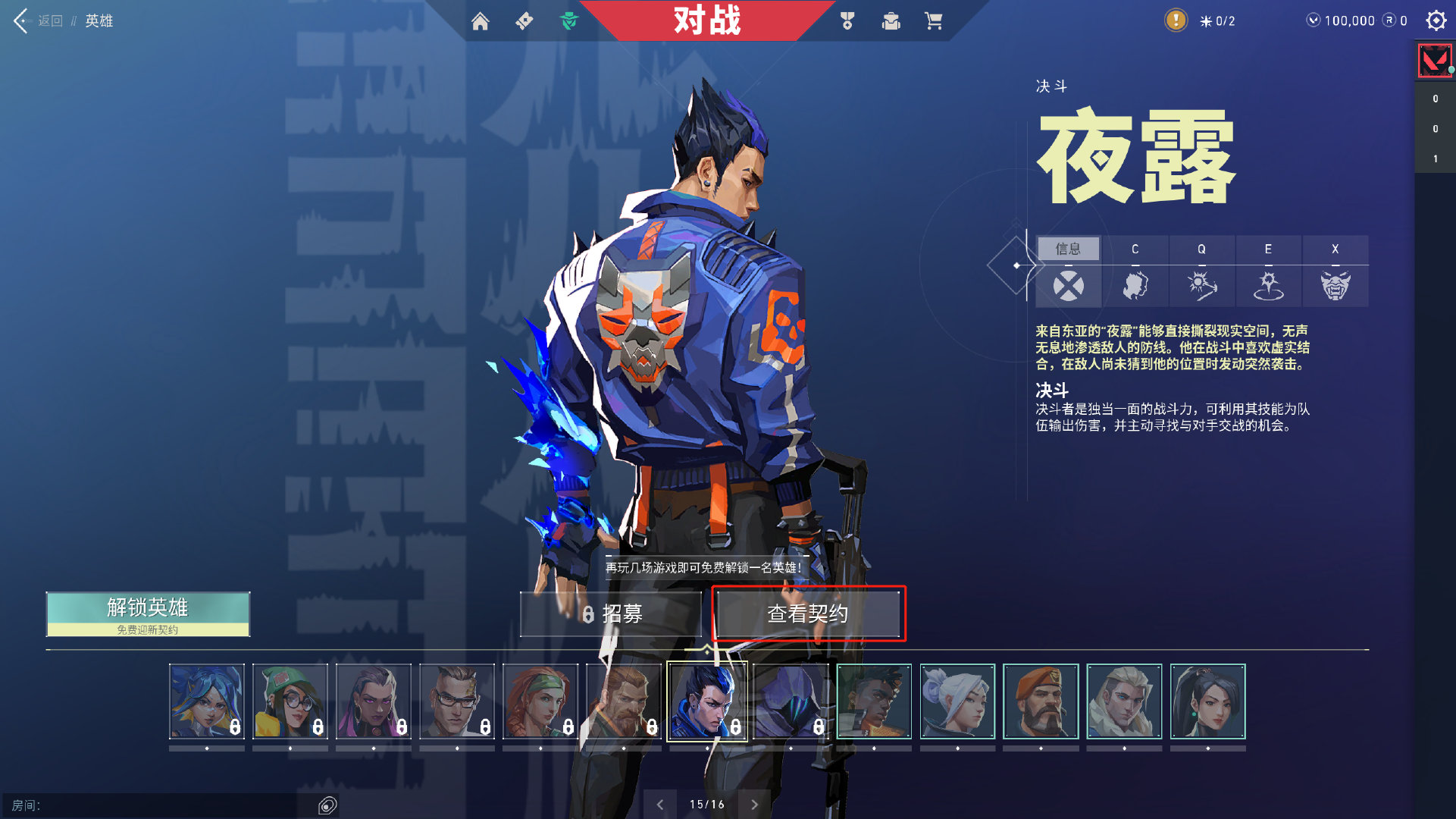Click the previous page arrow beside 15/16
This screenshot has height=819, width=1456.
(x=659, y=804)
